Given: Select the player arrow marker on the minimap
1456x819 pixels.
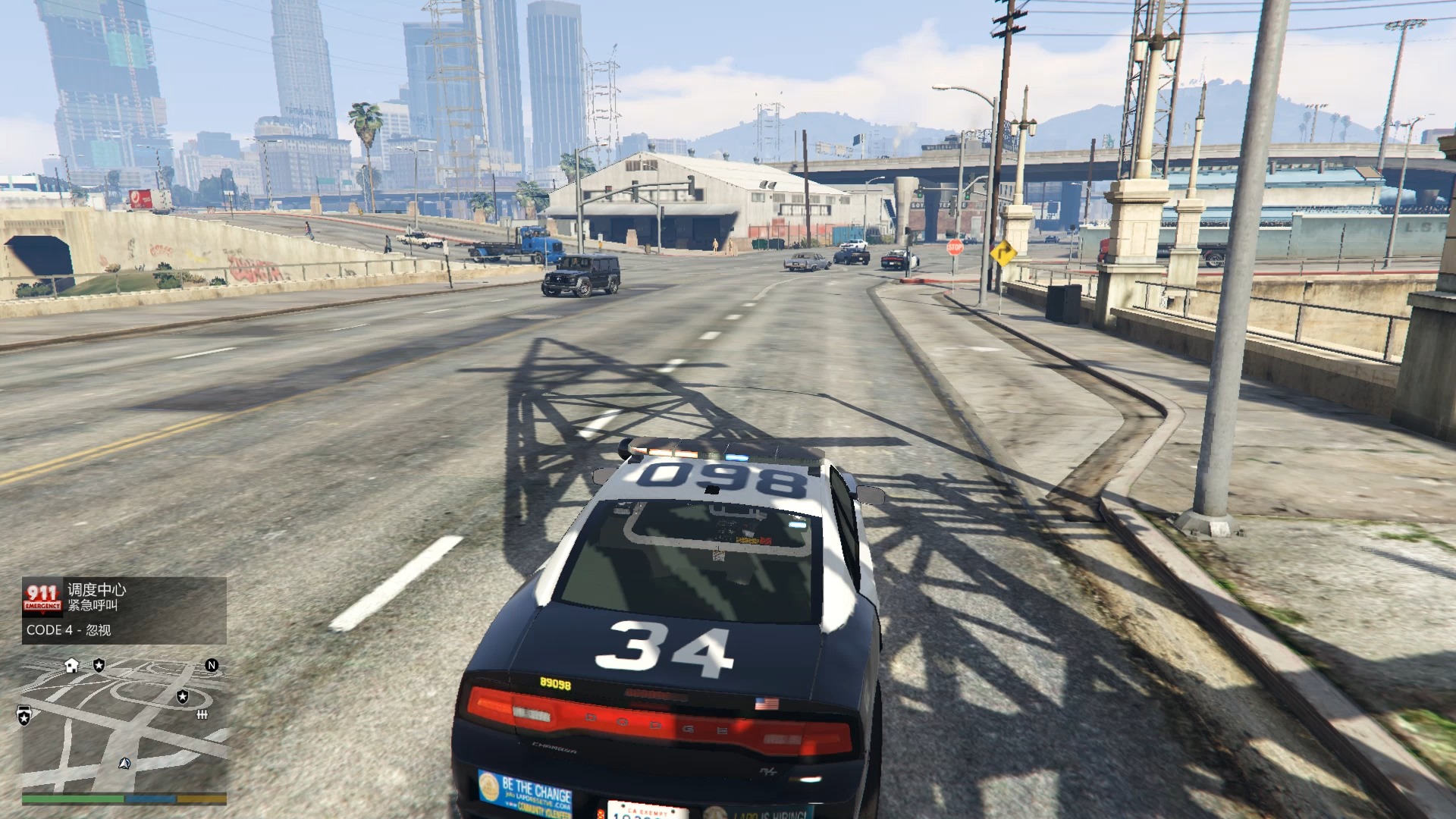Looking at the screenshot, I should pos(124,764).
